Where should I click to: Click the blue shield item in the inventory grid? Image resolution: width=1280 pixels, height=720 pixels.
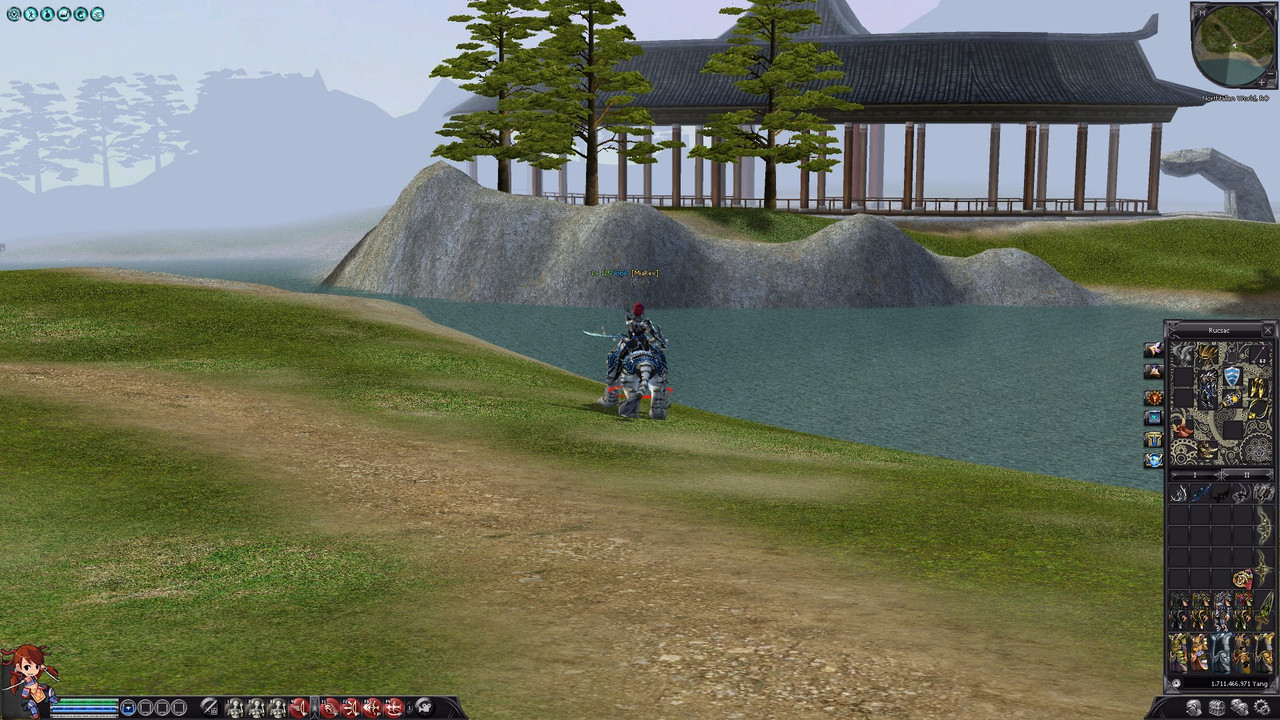click(x=1232, y=375)
